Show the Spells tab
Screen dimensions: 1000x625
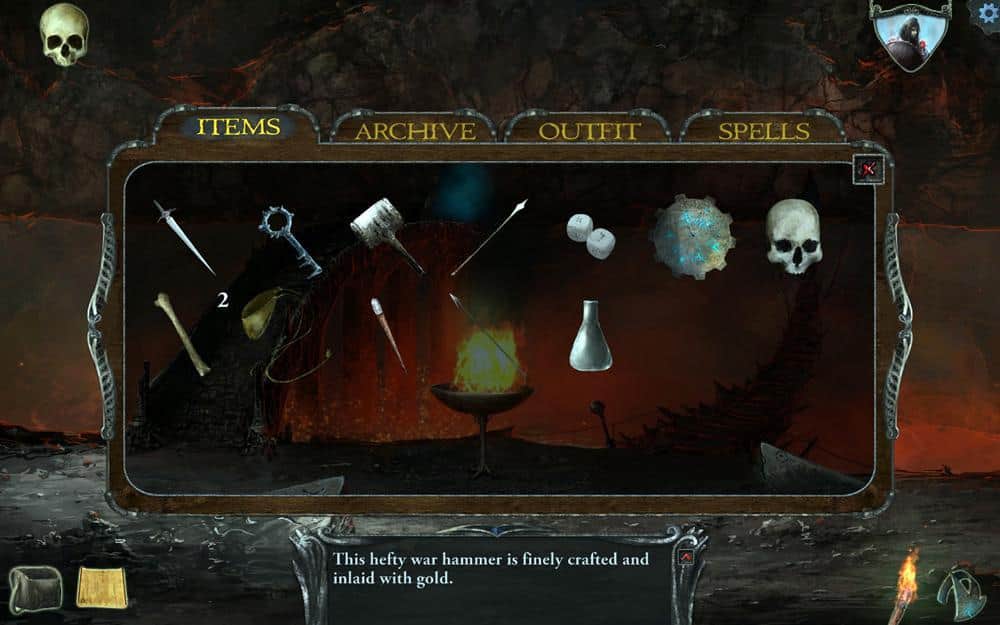(x=764, y=131)
